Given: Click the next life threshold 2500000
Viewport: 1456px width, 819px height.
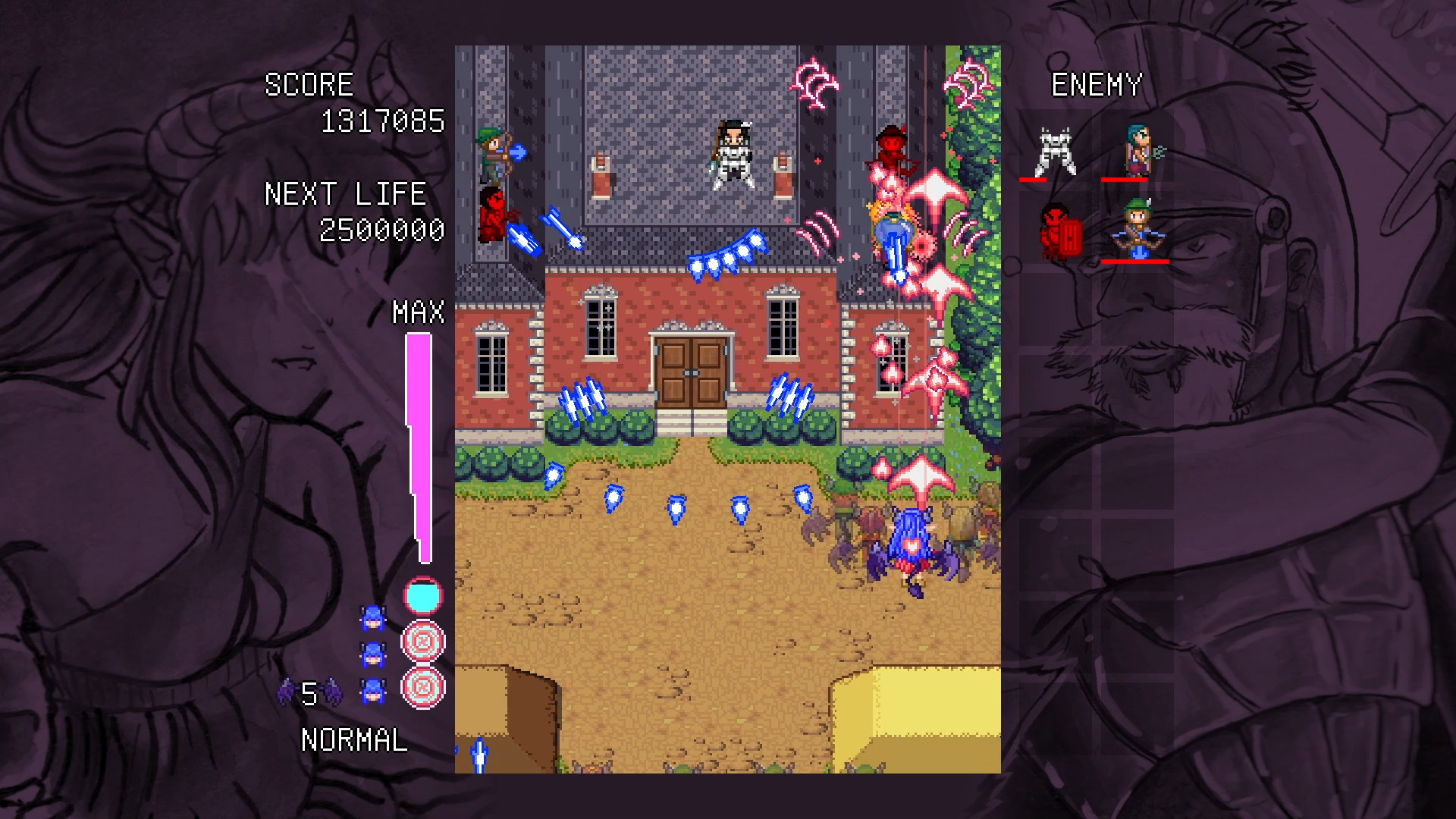Looking at the screenshot, I should click(382, 230).
